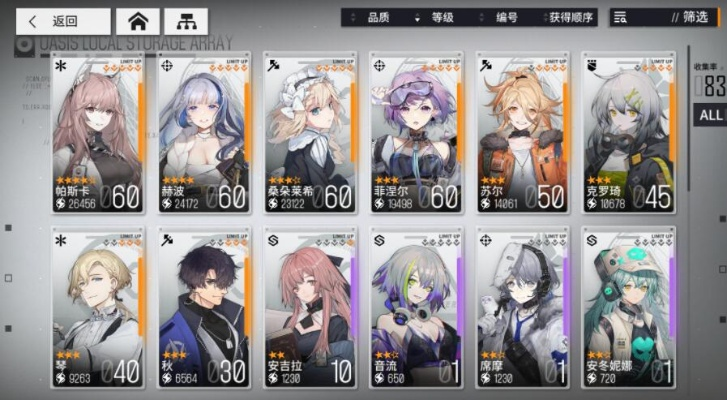Open the home screen via house icon
The width and height of the screenshot is (727, 400).
pos(138,21)
